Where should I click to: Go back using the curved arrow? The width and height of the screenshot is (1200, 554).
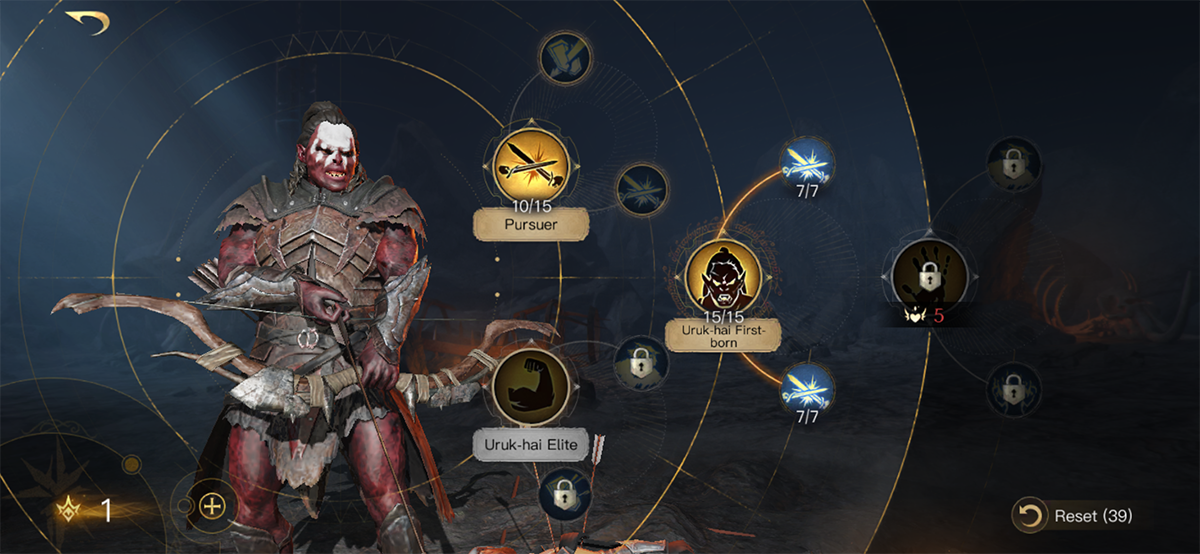tap(87, 21)
